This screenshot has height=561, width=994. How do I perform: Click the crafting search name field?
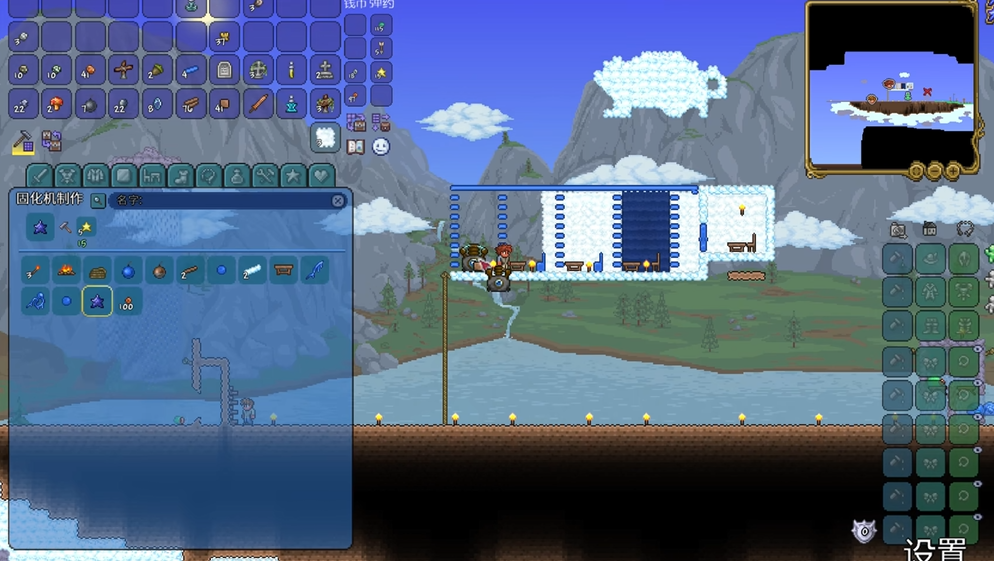218,201
